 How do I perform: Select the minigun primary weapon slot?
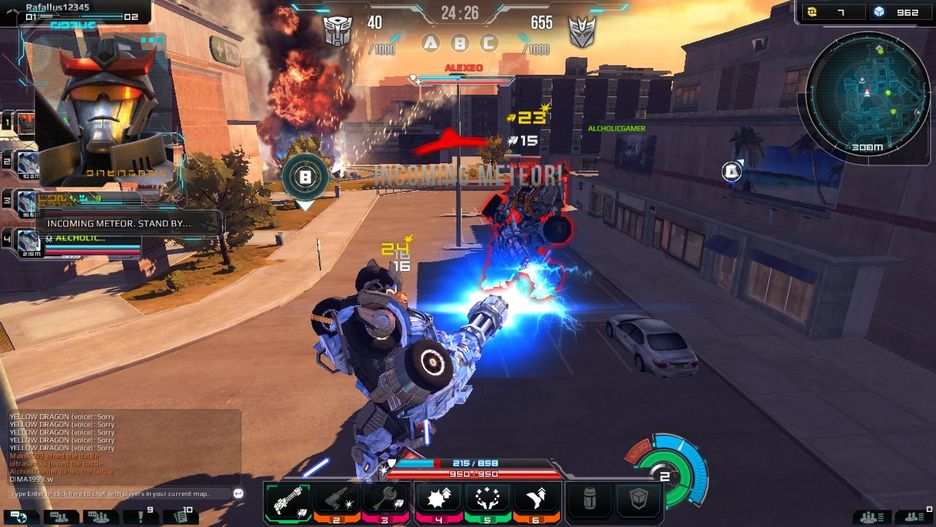click(x=287, y=501)
